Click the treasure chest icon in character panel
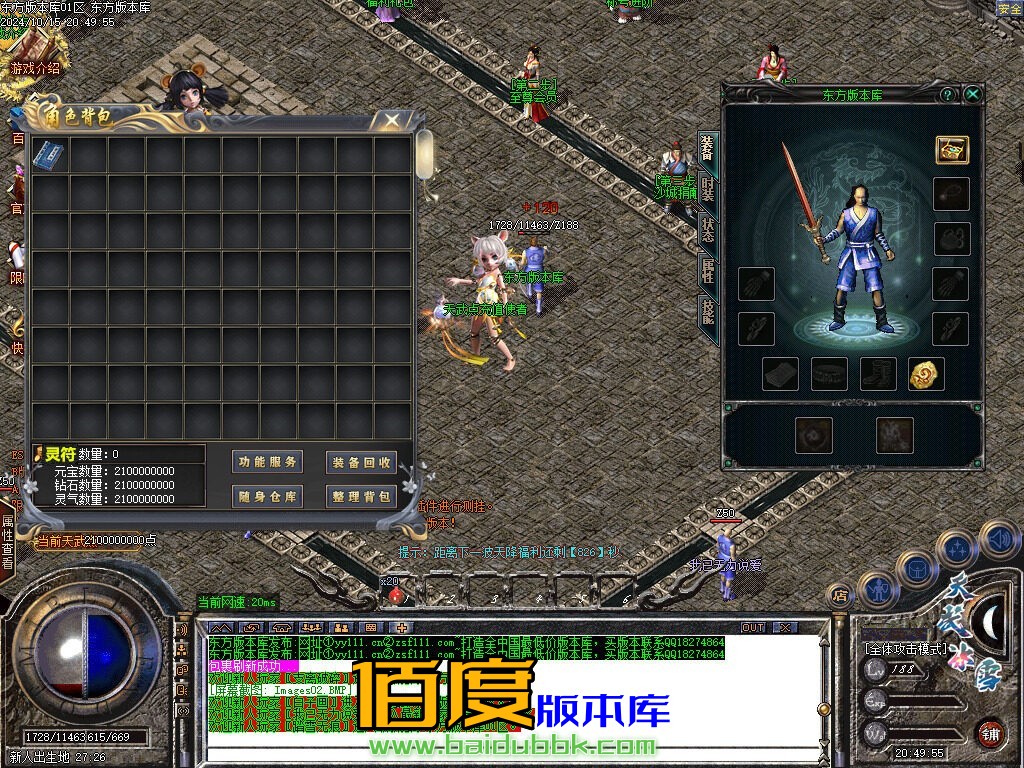This screenshot has height=768, width=1024. tap(952, 150)
